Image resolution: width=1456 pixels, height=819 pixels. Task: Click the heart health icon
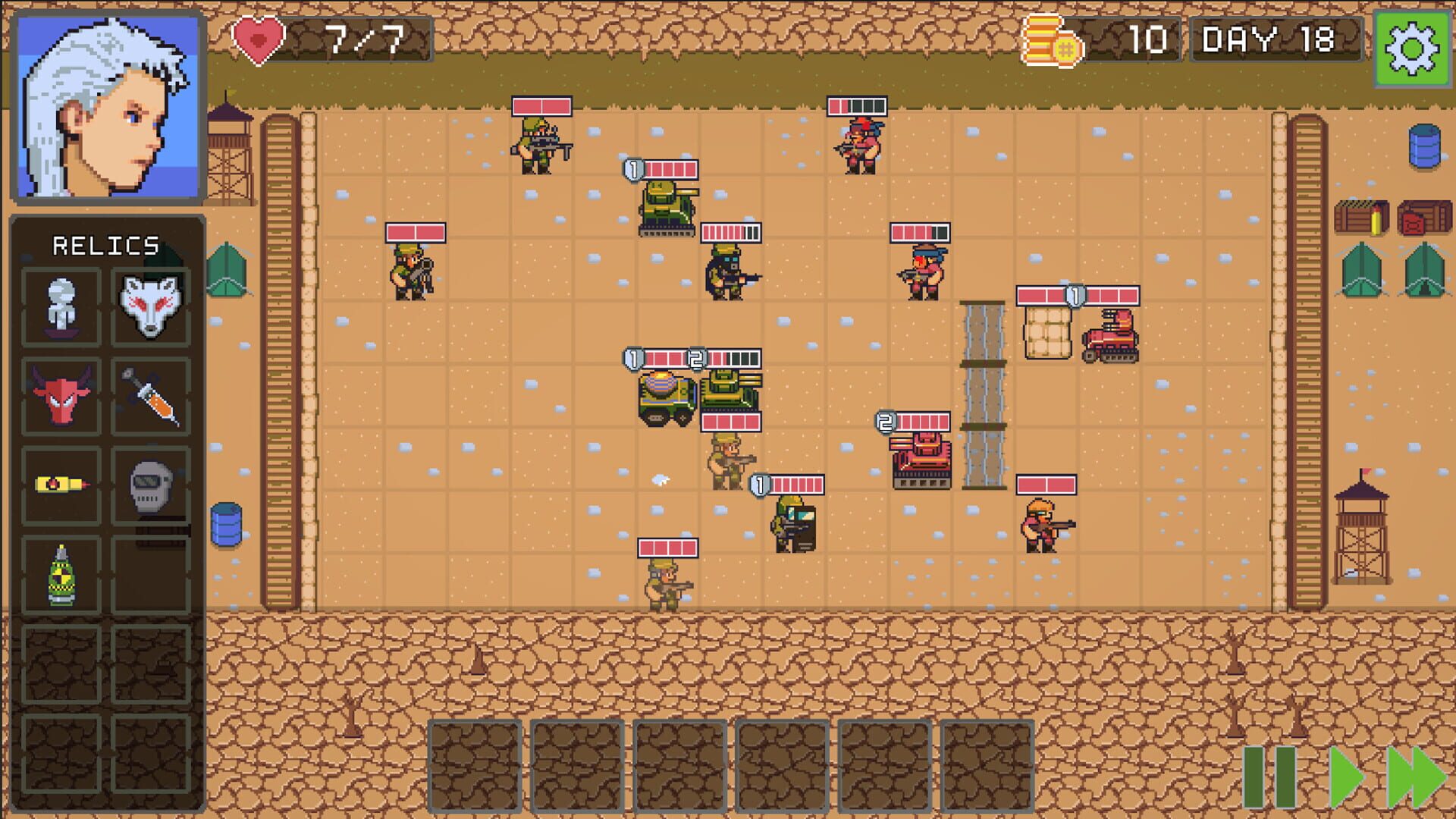click(x=258, y=37)
